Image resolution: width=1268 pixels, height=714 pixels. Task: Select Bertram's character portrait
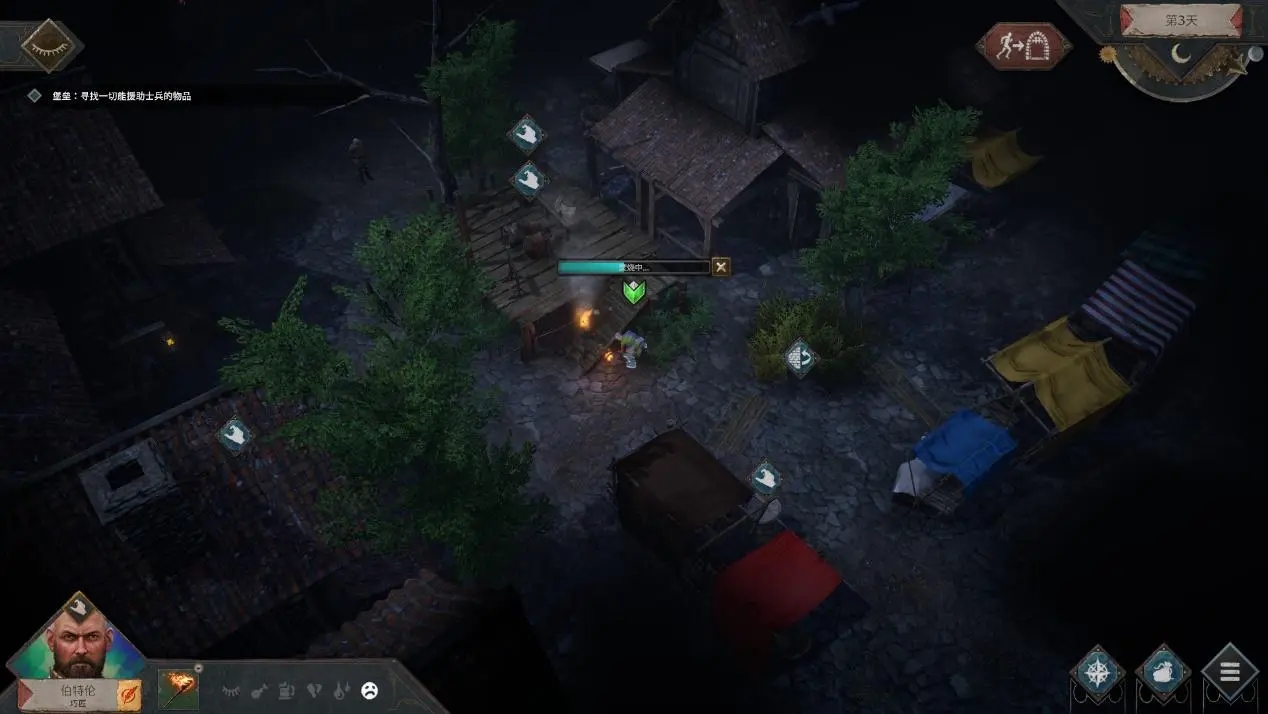click(78, 641)
